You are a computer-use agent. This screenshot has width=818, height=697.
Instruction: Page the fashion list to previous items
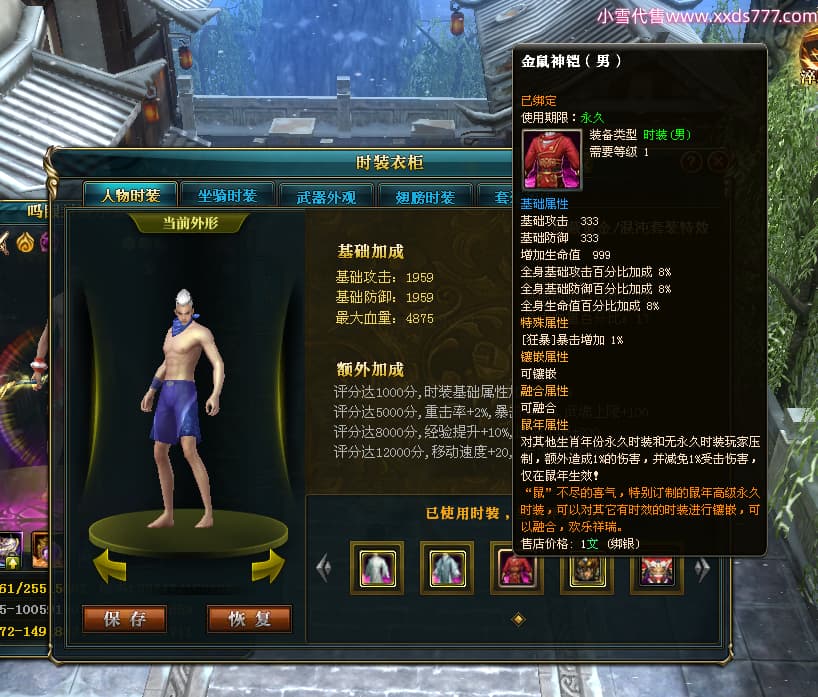(x=323, y=568)
